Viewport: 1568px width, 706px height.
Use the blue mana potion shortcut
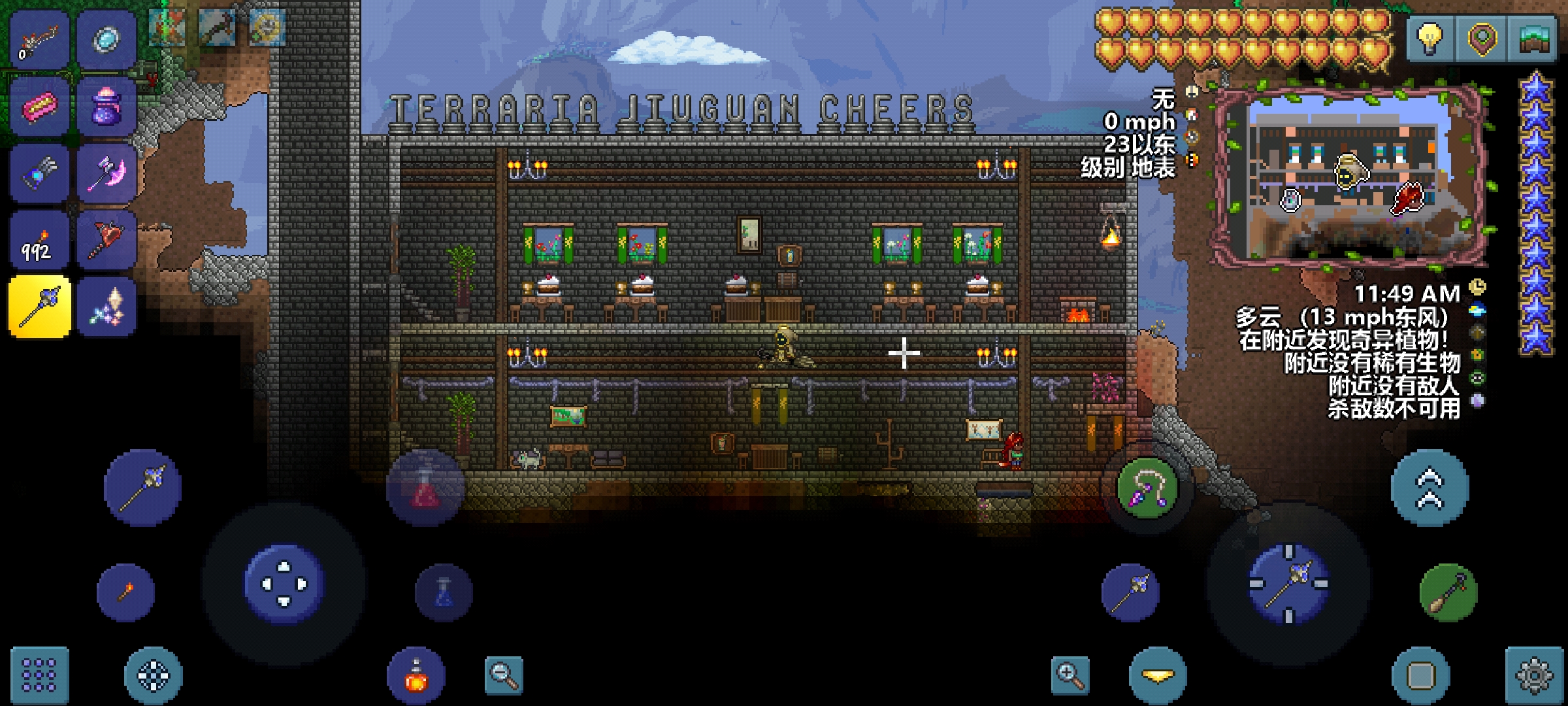pyautogui.click(x=444, y=592)
